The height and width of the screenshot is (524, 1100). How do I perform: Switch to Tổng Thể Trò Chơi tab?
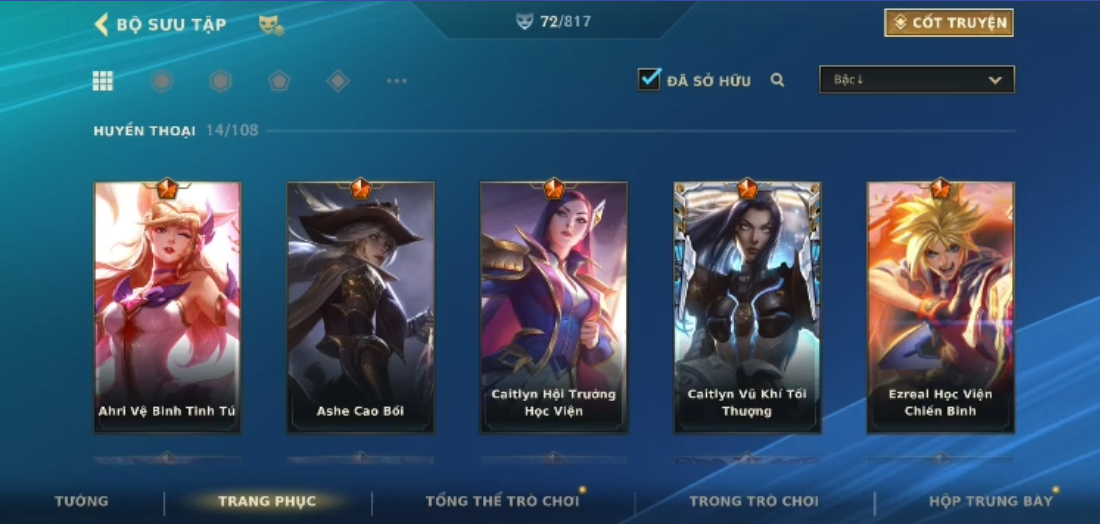(x=502, y=501)
